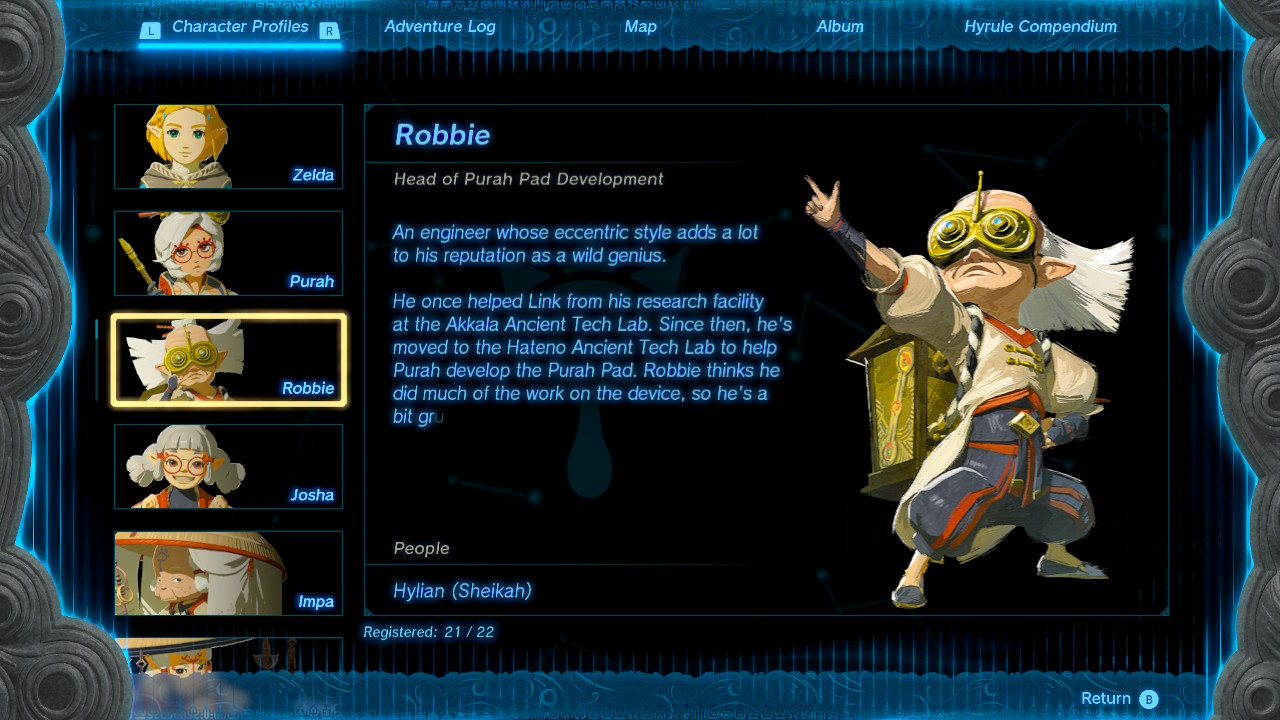This screenshot has height=720, width=1280.
Task: Switch to the Map tab
Action: [x=640, y=27]
